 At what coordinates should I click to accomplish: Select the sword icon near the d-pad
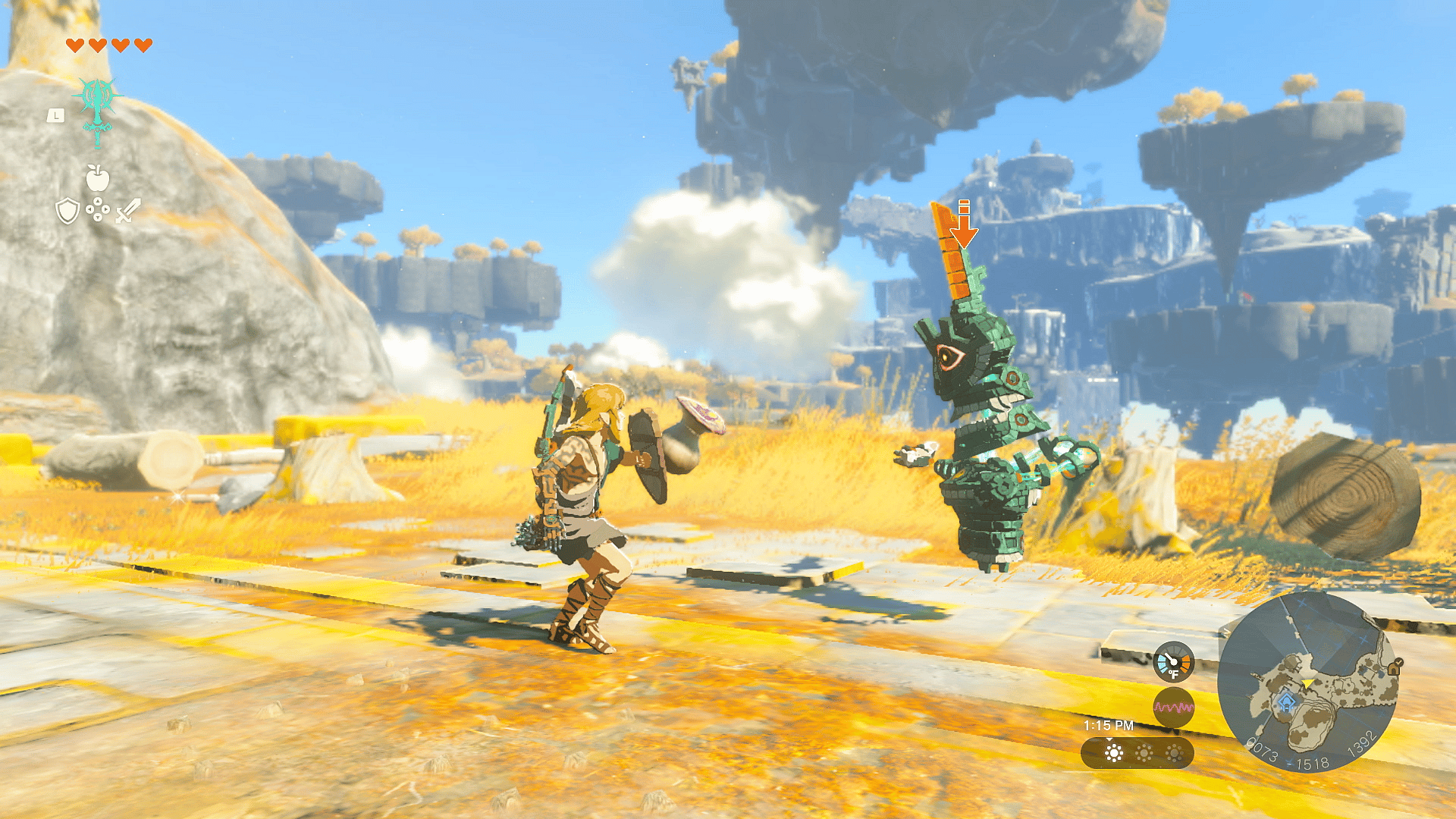coord(127,211)
